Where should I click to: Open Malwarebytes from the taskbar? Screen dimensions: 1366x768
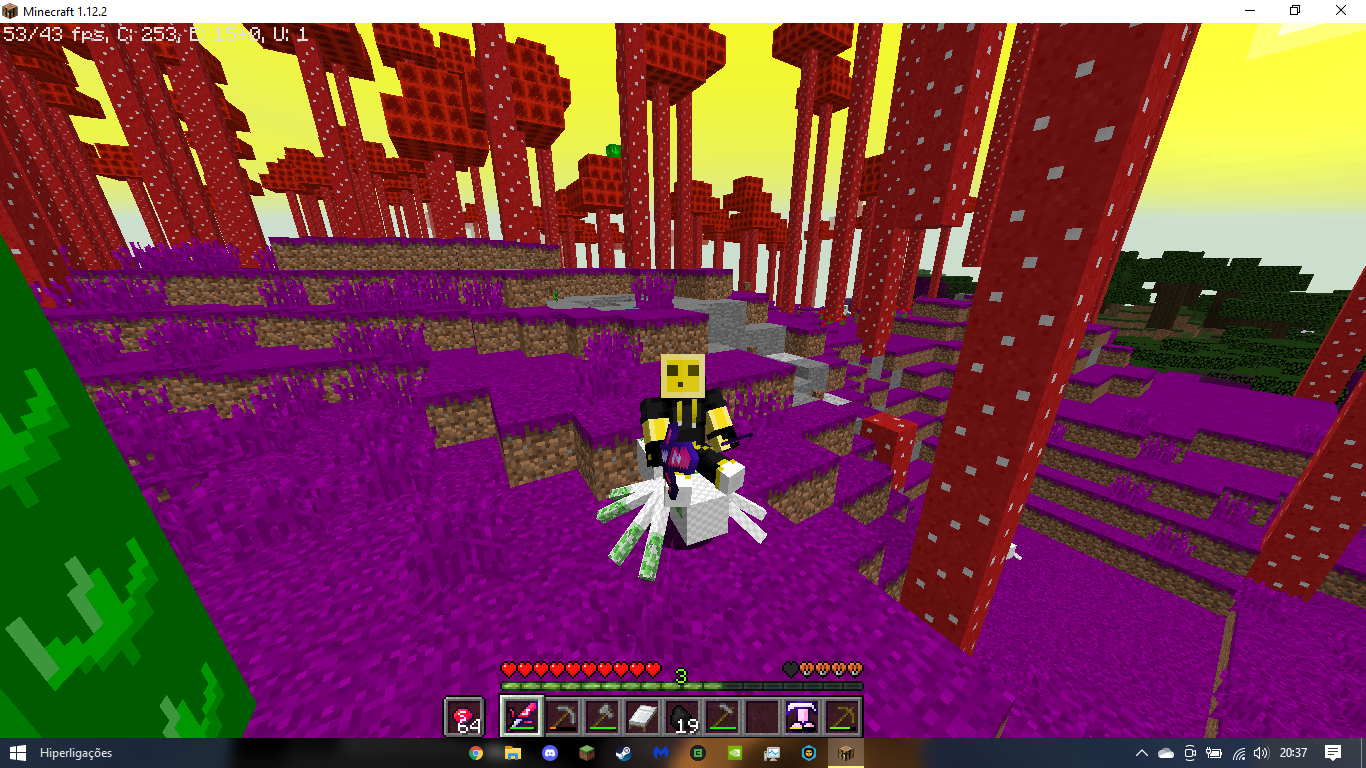point(661,753)
